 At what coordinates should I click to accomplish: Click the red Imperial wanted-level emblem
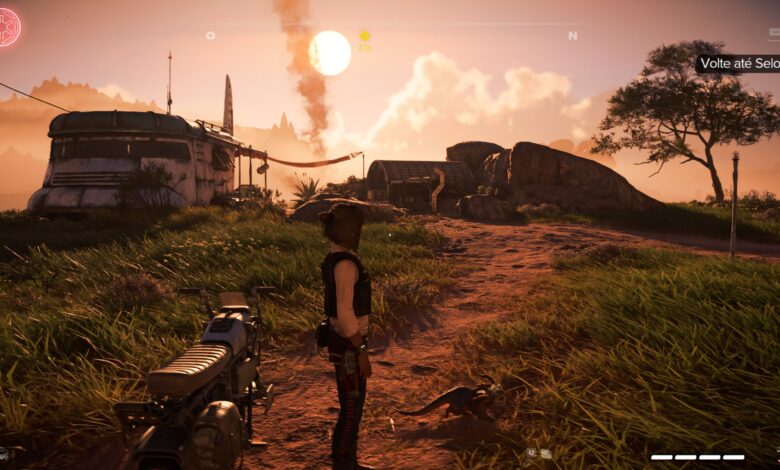coord(9,27)
